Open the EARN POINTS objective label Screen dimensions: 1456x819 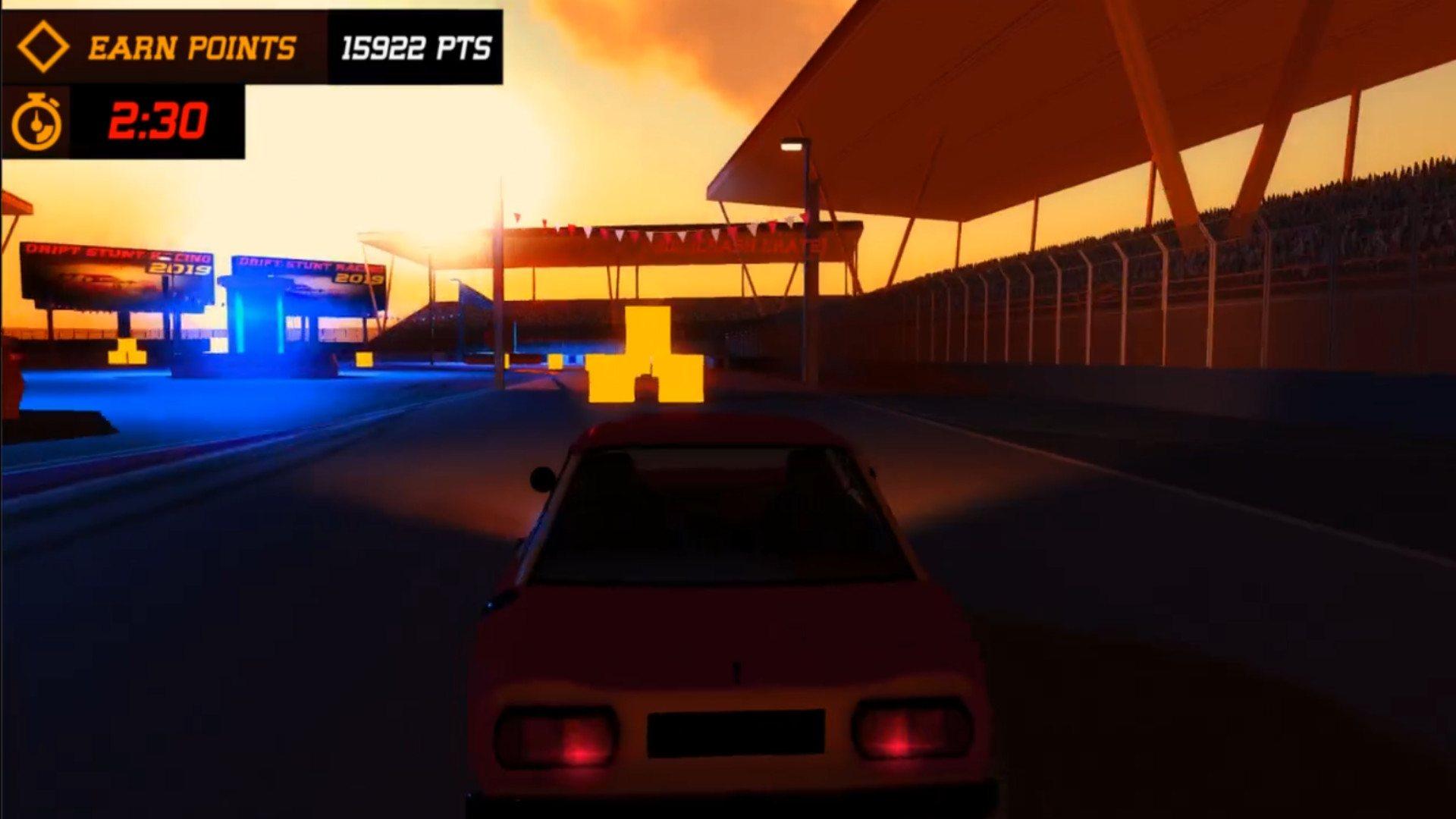[192, 49]
